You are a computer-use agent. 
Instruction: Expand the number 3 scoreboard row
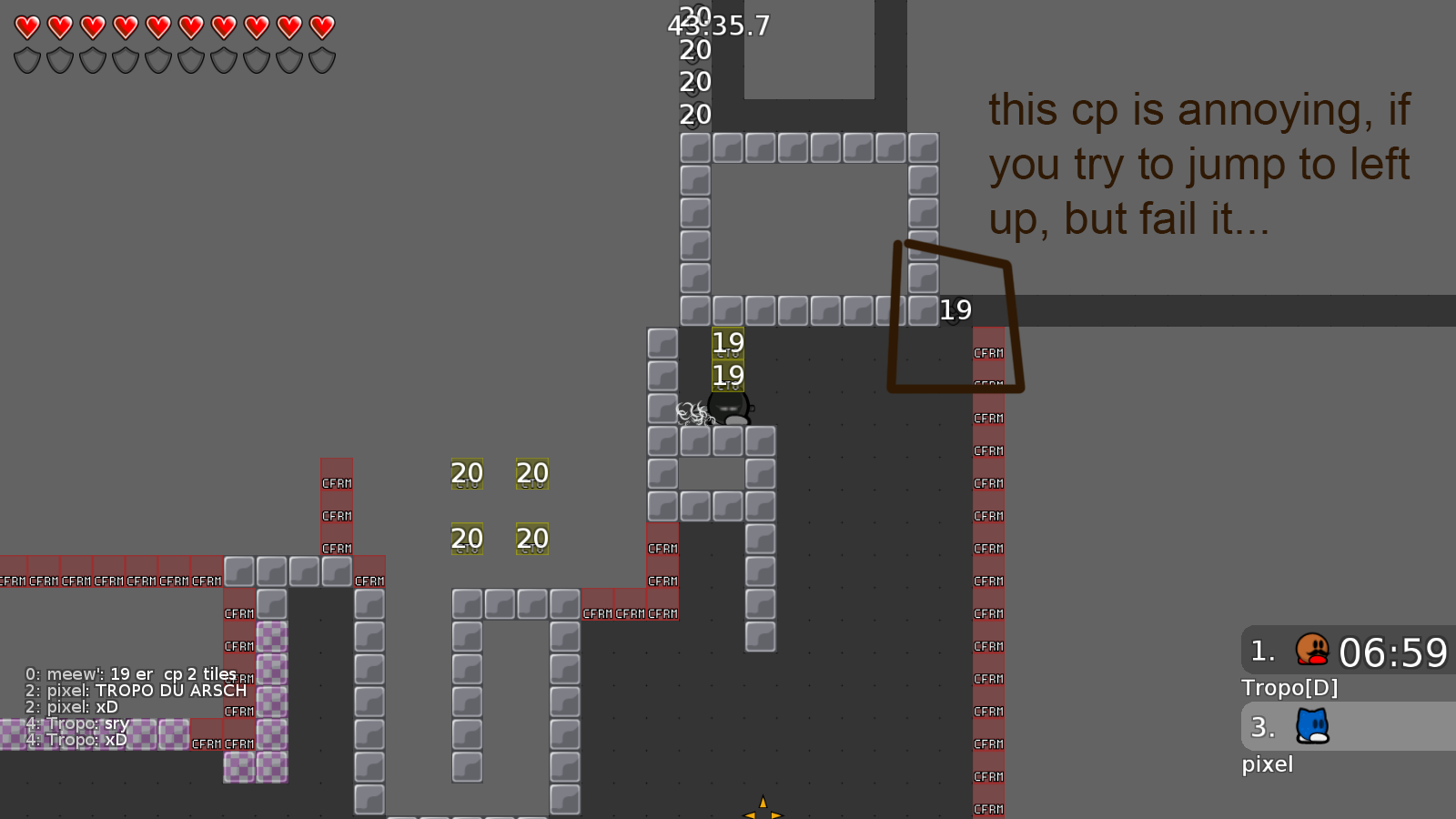pos(1261,726)
